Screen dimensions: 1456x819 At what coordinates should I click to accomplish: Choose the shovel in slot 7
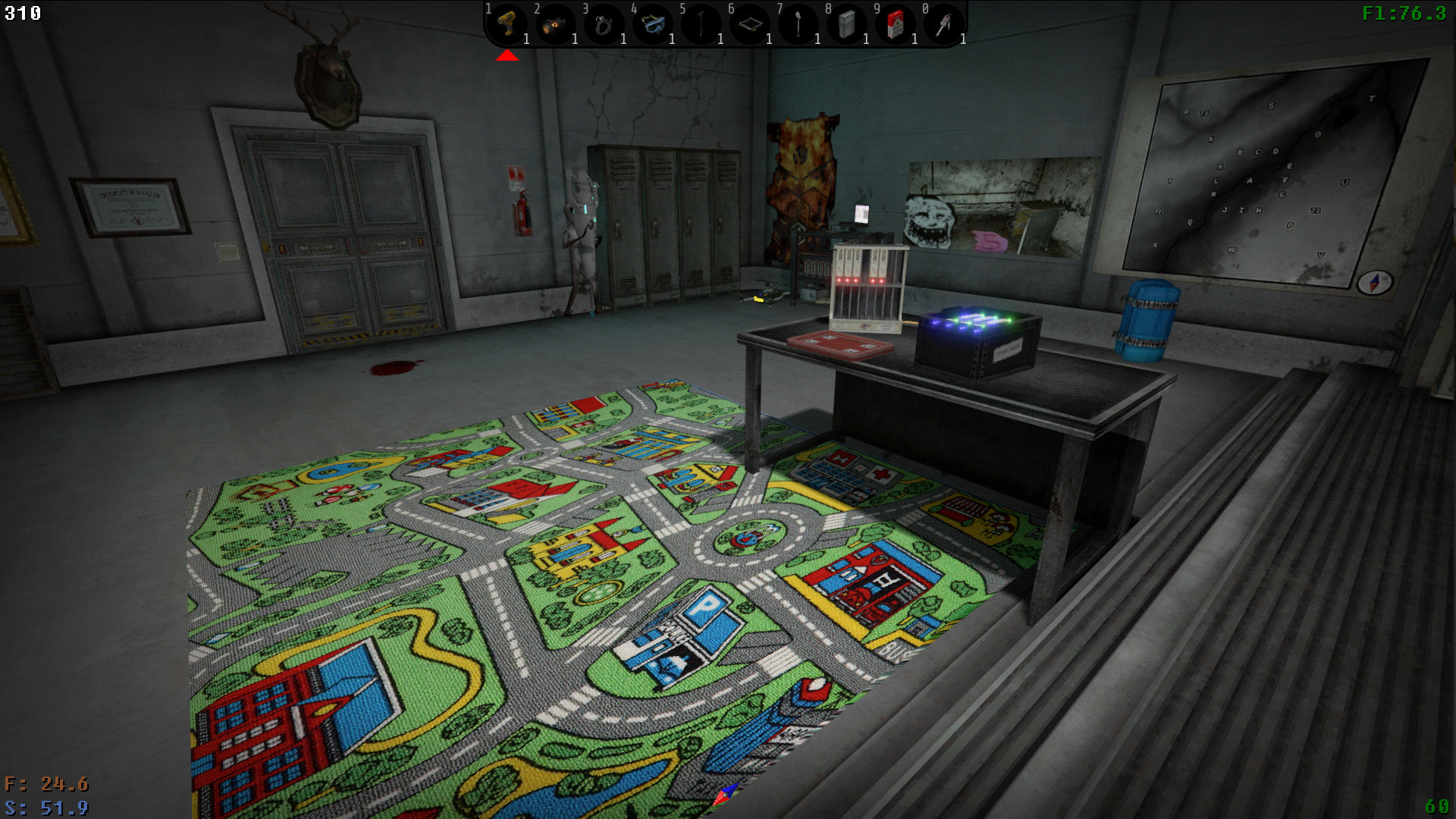point(798,25)
